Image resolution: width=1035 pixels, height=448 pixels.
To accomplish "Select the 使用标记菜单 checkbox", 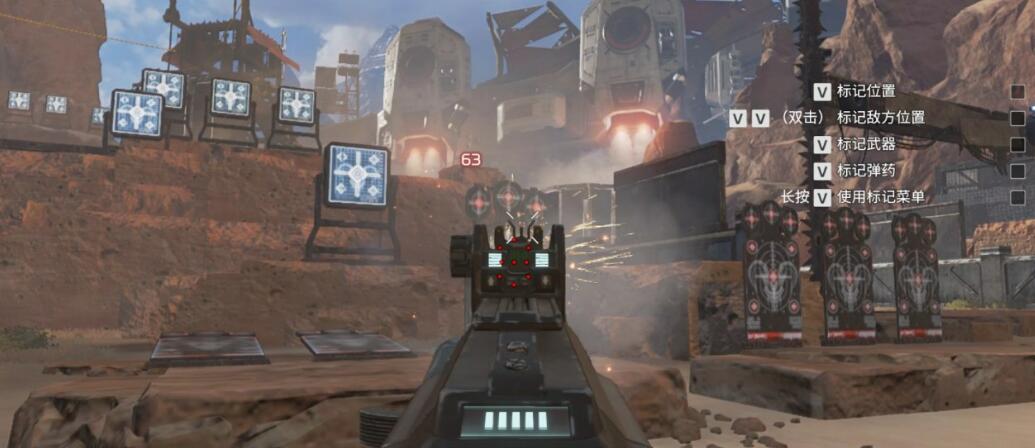I will pos(1017,197).
